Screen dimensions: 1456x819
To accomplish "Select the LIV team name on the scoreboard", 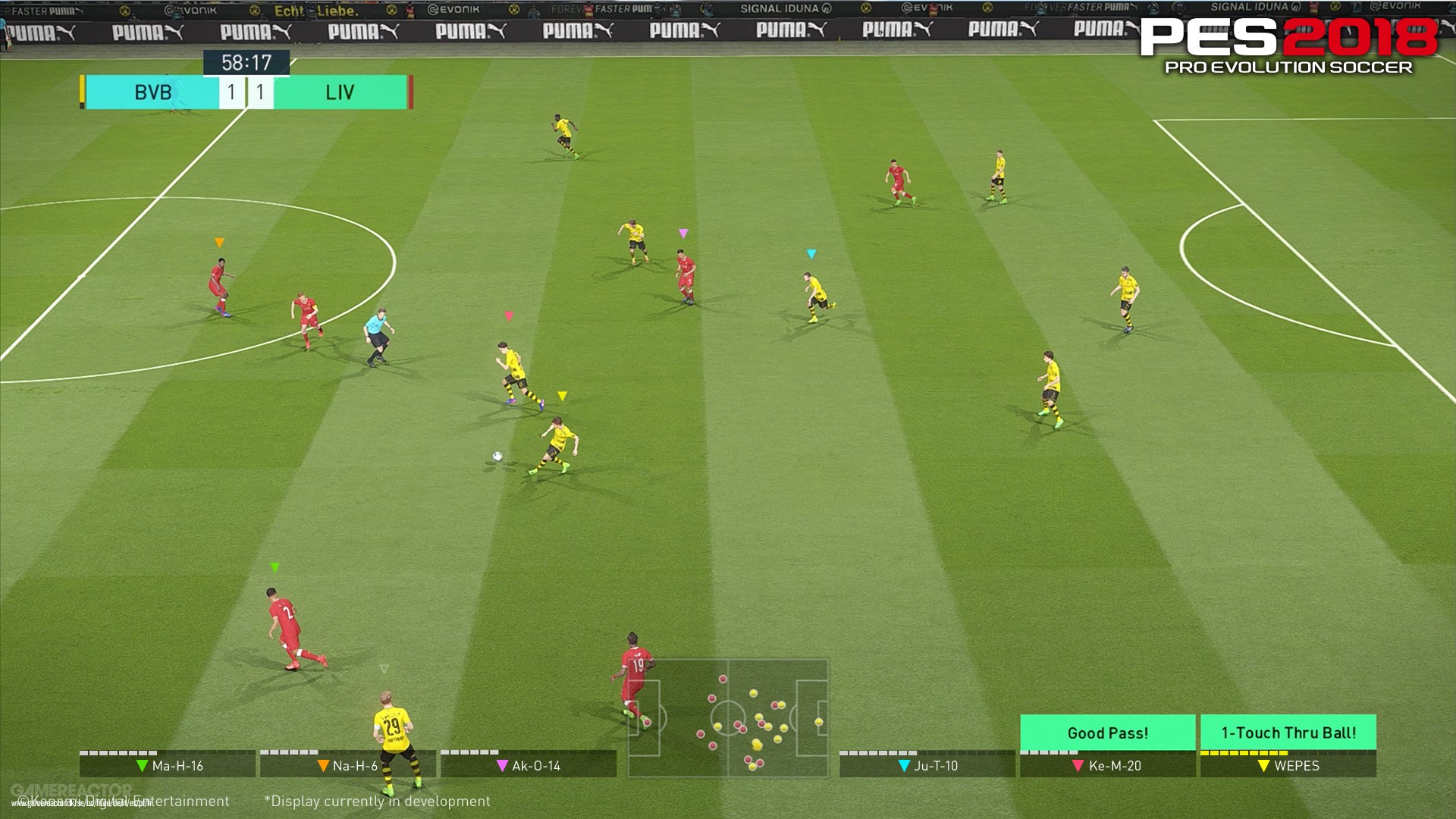I will 340,92.
